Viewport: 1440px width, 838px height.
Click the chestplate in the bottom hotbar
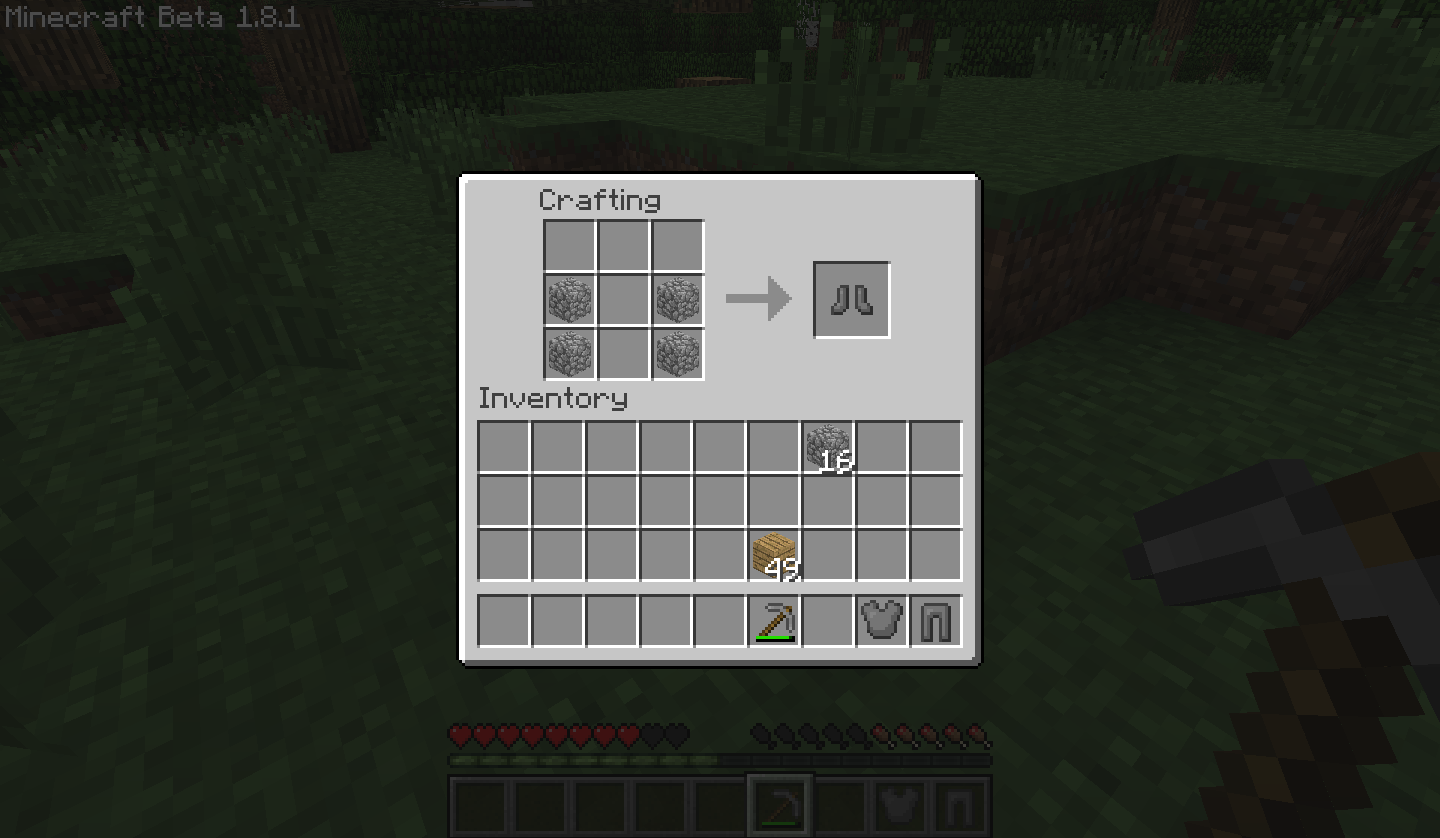click(899, 804)
